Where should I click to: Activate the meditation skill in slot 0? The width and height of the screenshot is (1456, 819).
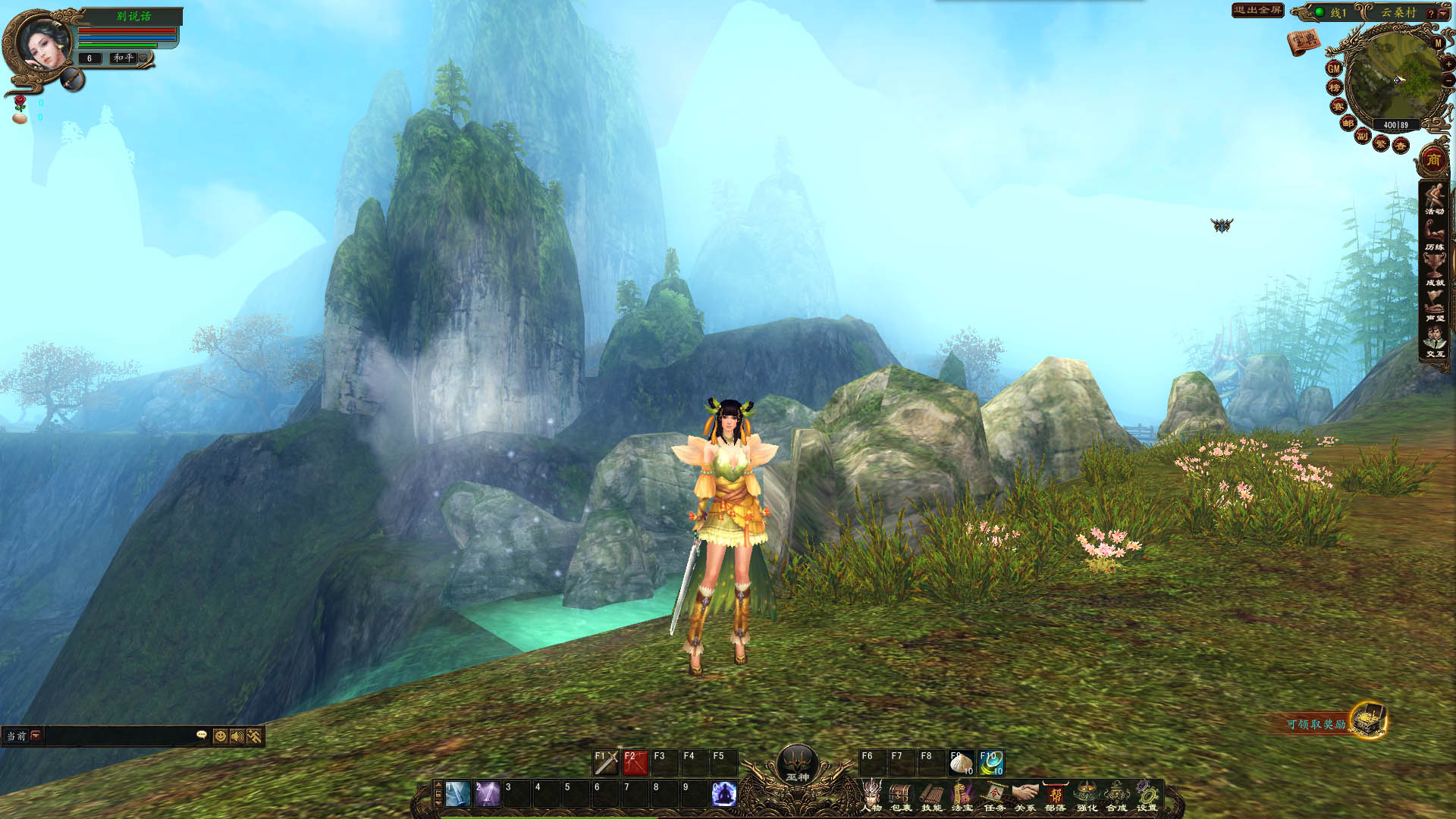(x=724, y=794)
